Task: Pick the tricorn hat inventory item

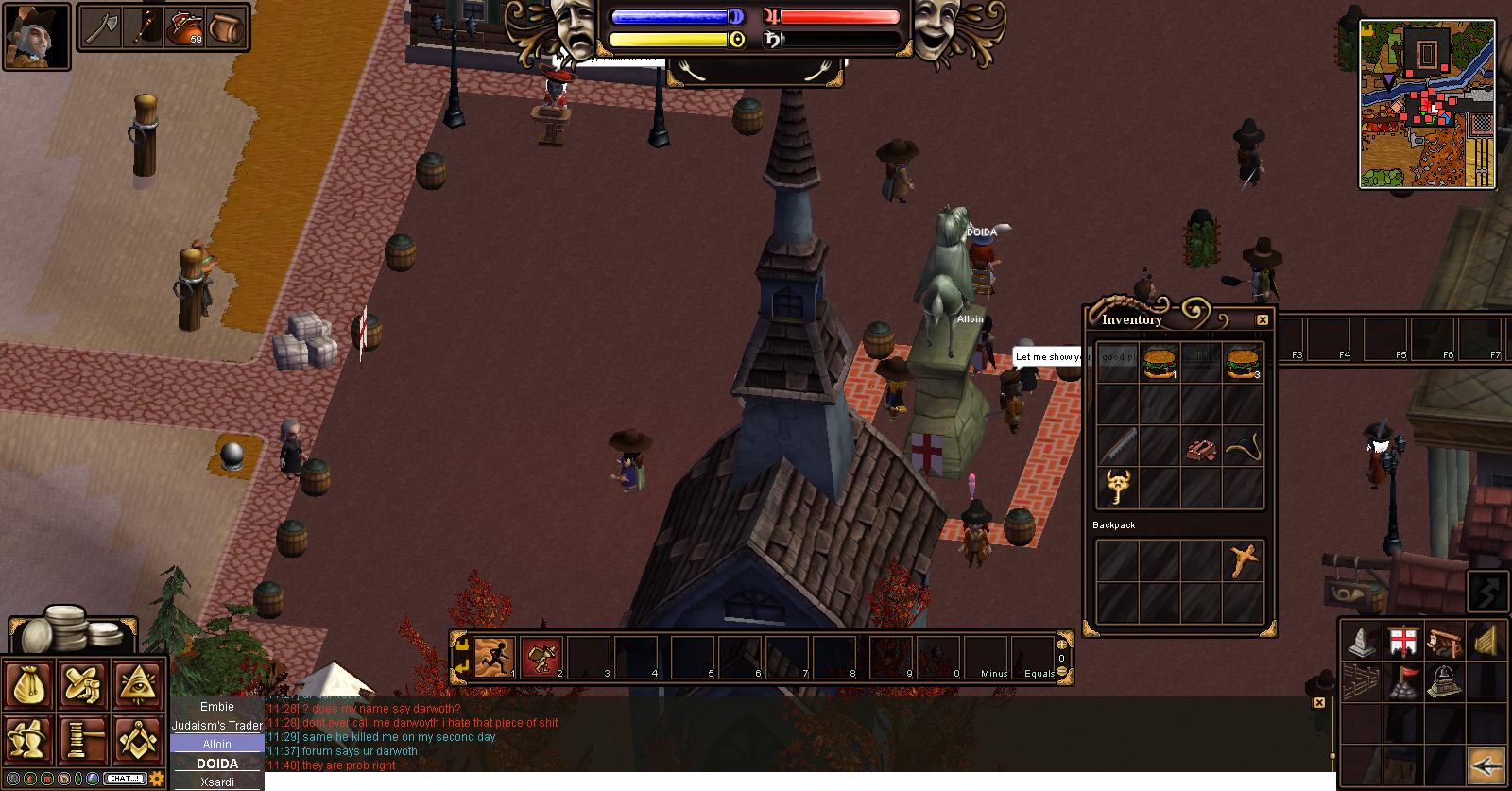Action: click(x=1242, y=446)
